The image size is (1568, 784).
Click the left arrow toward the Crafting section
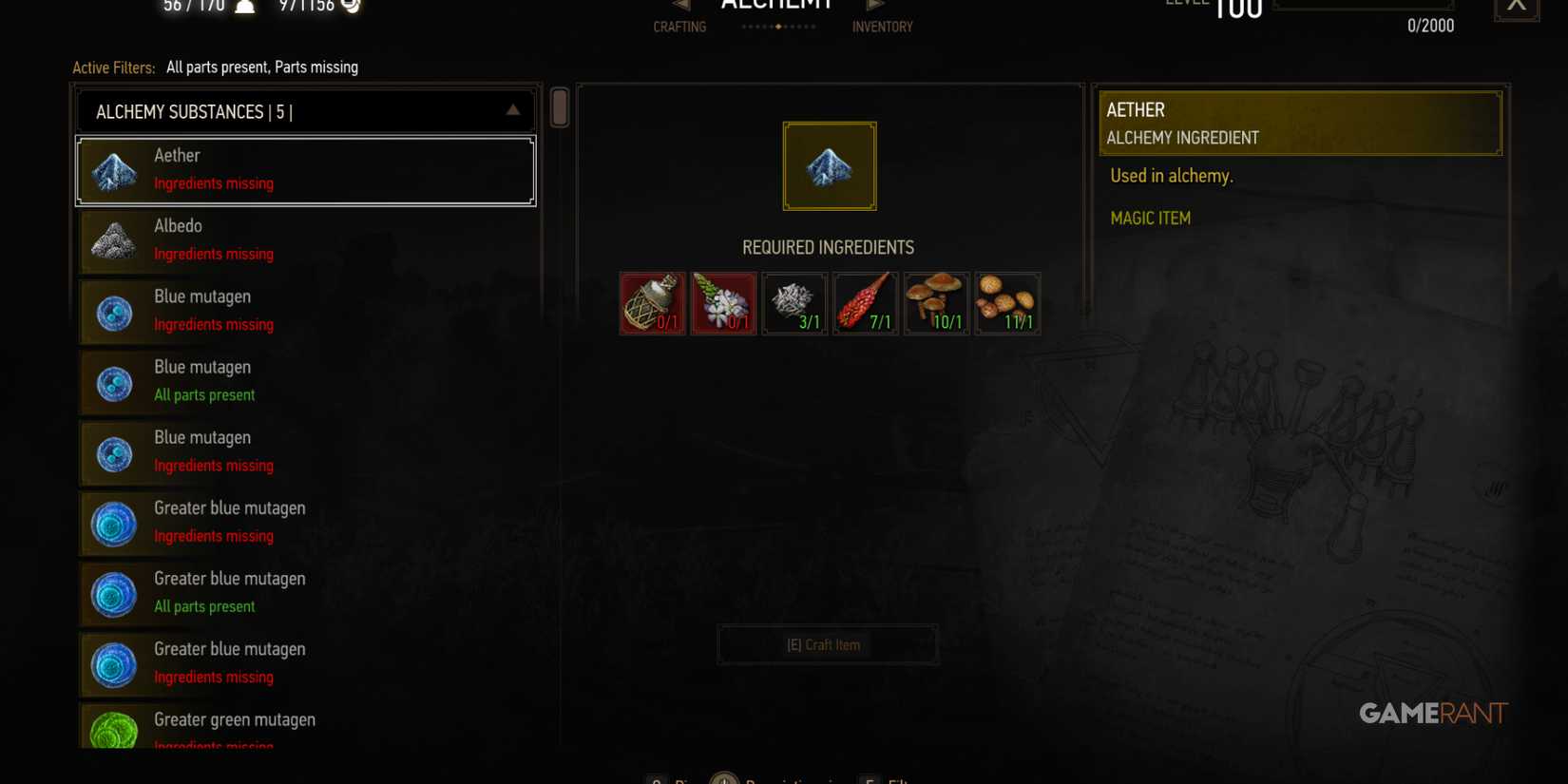click(680, 4)
